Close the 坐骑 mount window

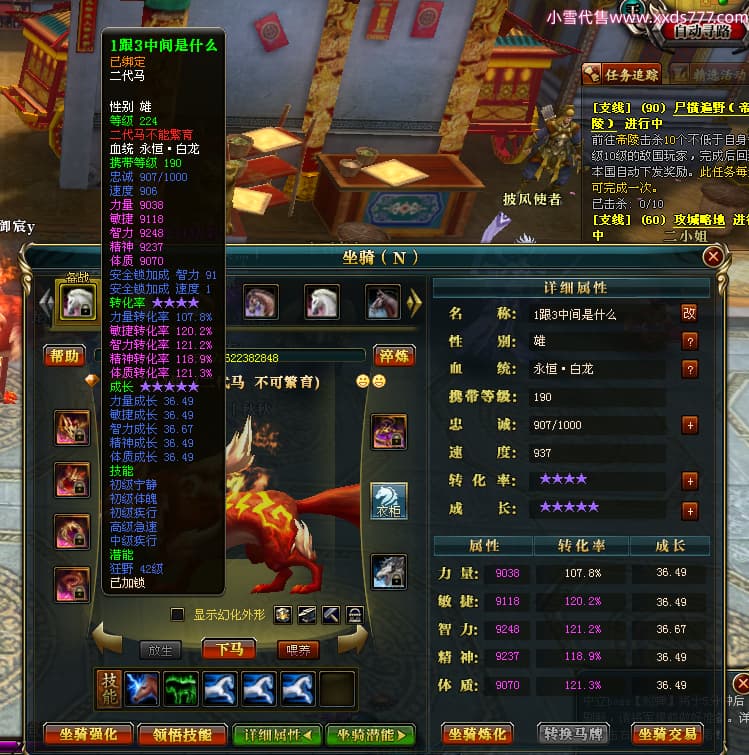pos(713,257)
